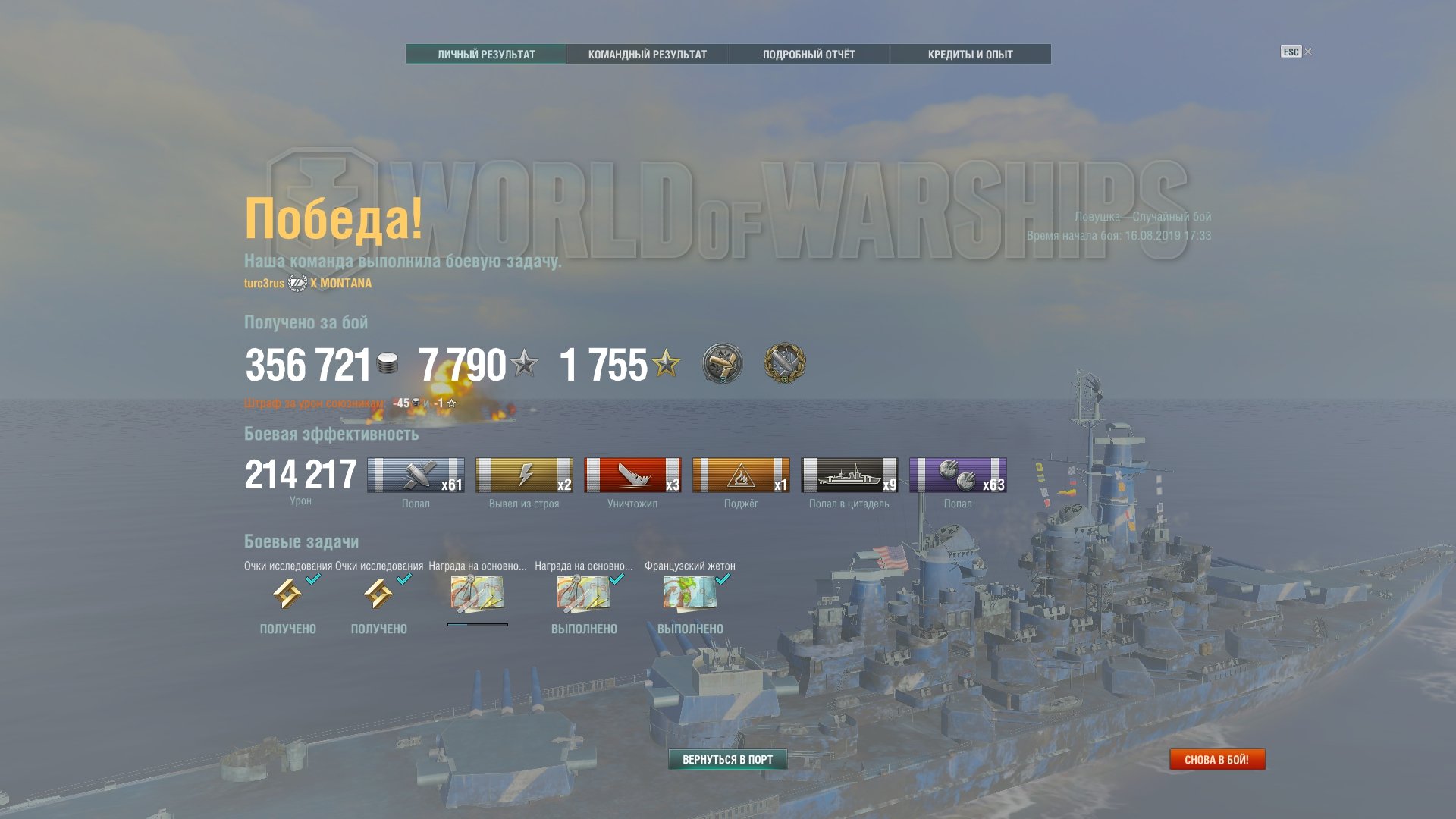Click the Вернуться в порт button
1456x819 pixels.
point(727,759)
